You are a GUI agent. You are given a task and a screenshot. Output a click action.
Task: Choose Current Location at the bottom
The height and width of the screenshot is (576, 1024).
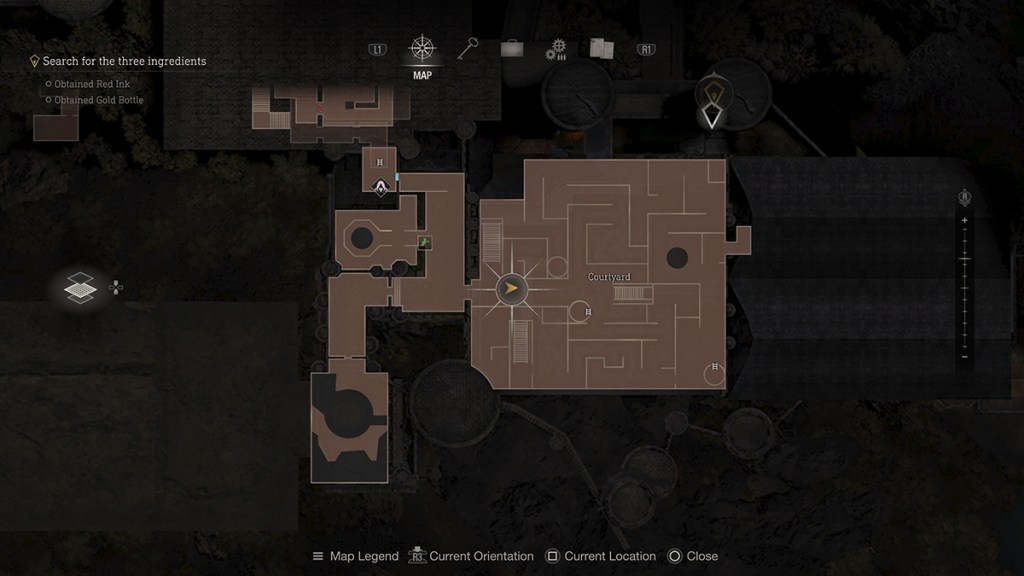pyautogui.click(x=601, y=556)
